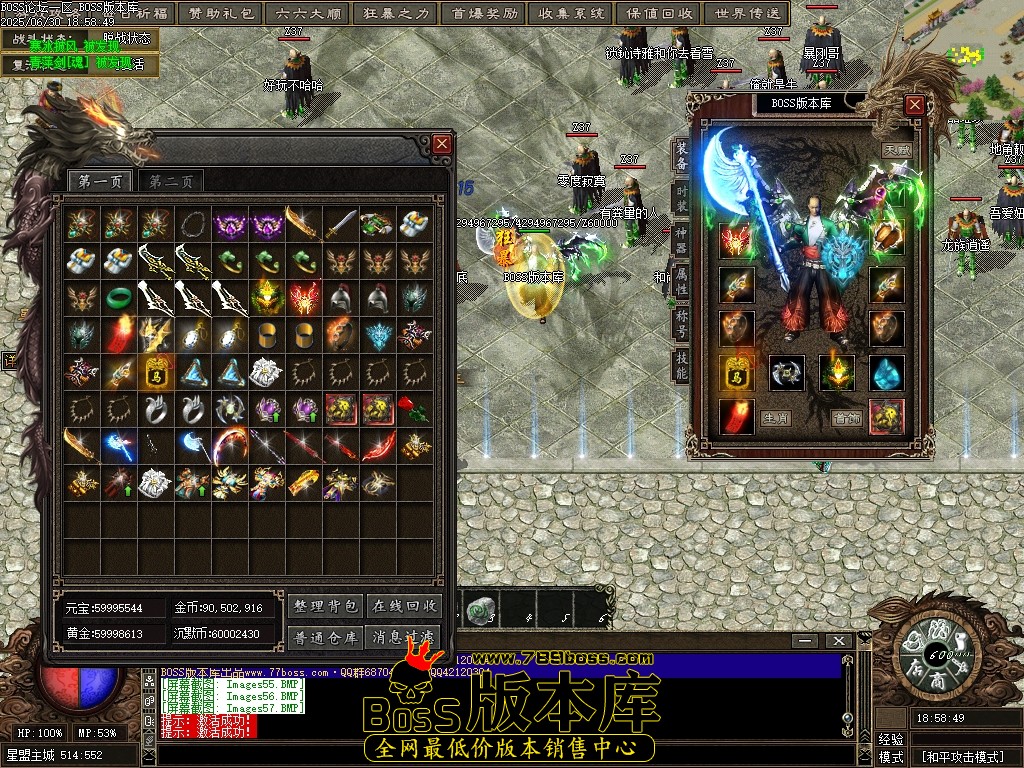Image resolution: width=1024 pixels, height=768 pixels.
Task: Select the blue teardrop gem equipment slot
Action: 886,374
